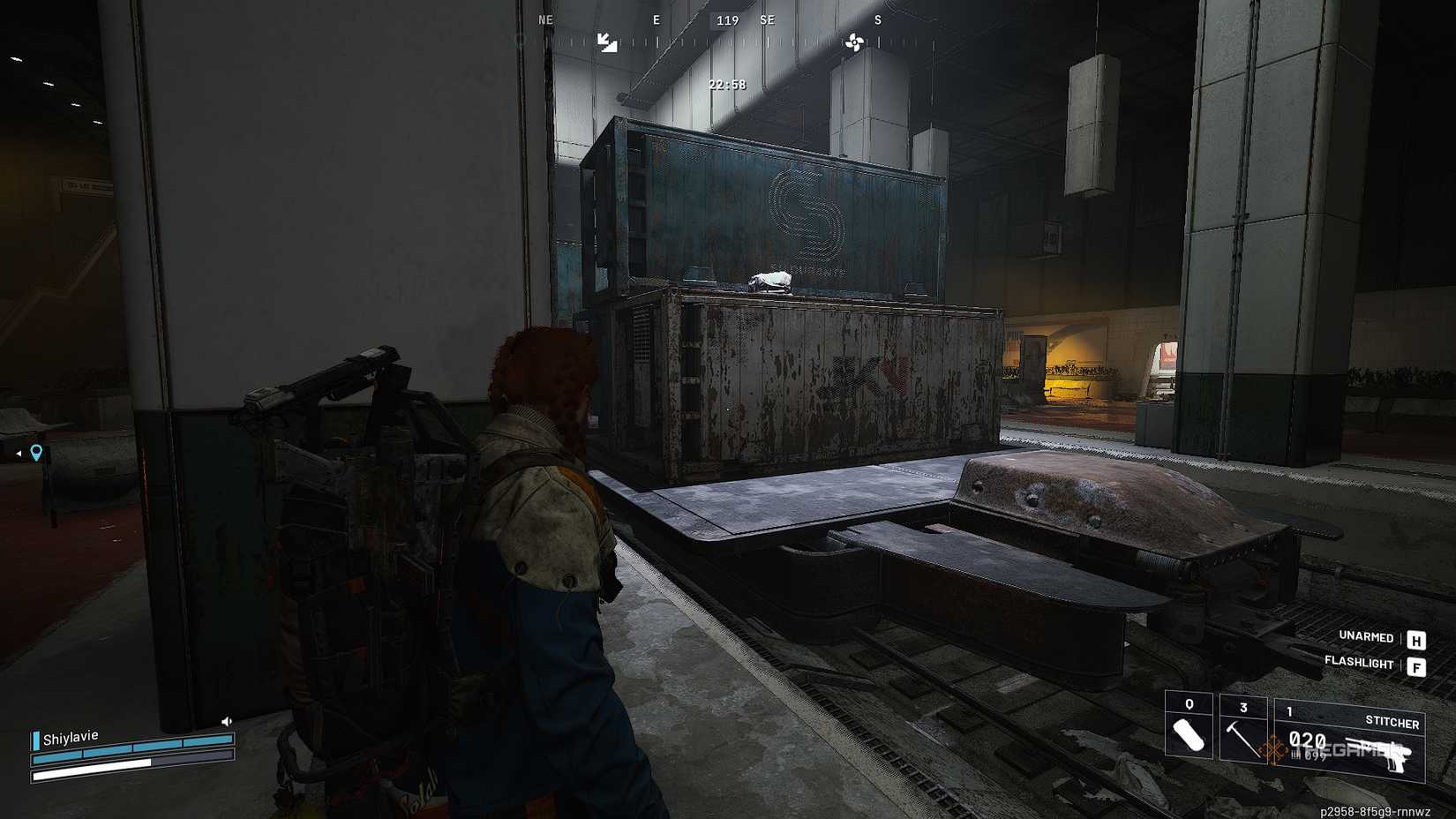Click the 22:58 time display
This screenshot has width=1456, height=819.
point(725,85)
